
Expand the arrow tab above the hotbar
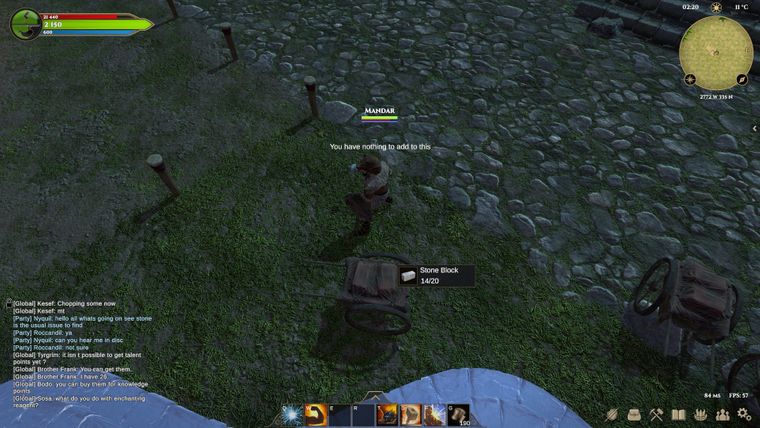tap(374, 397)
